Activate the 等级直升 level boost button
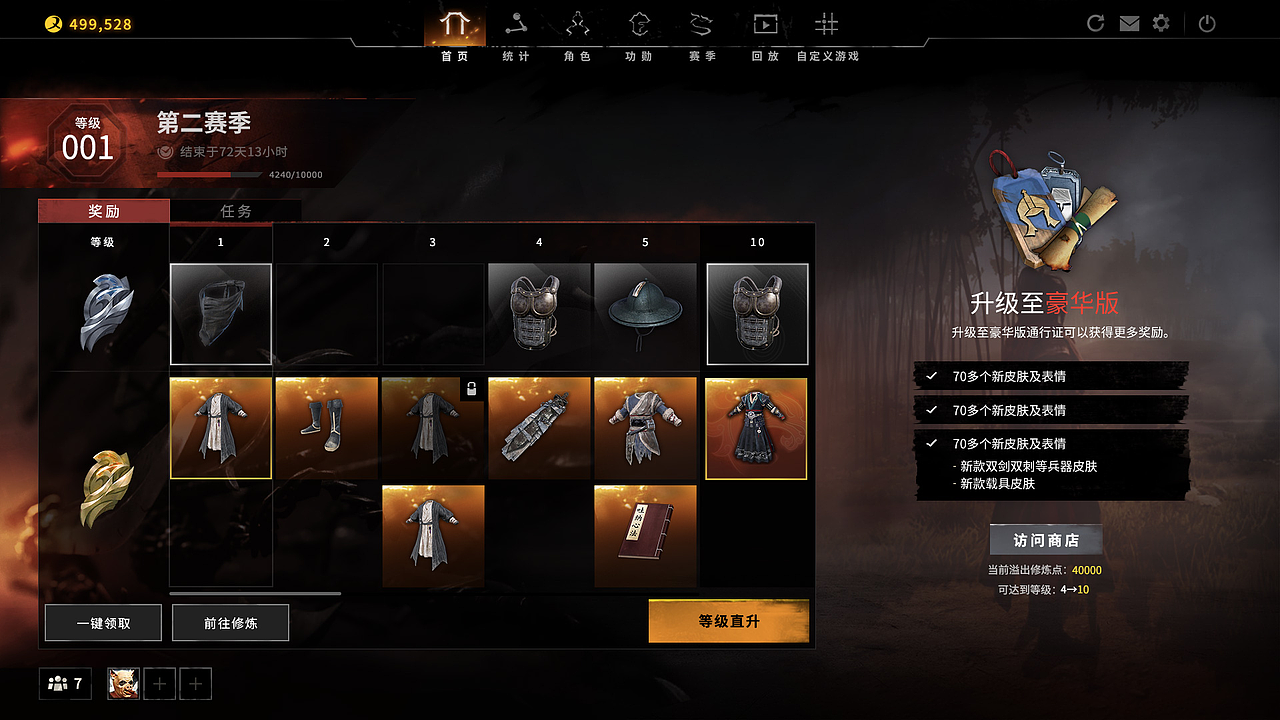 click(728, 621)
